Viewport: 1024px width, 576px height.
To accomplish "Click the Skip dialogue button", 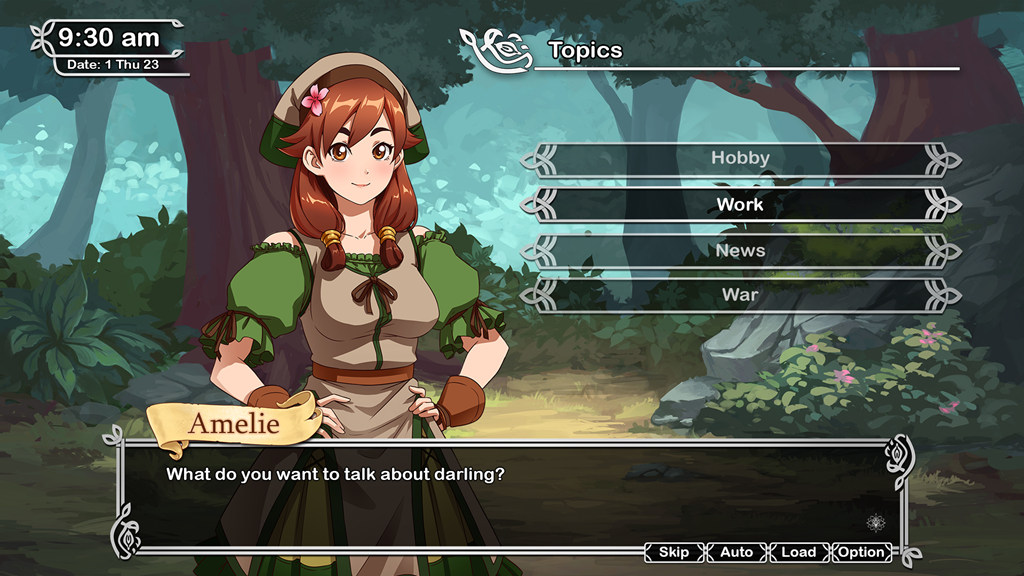I will pos(674,552).
